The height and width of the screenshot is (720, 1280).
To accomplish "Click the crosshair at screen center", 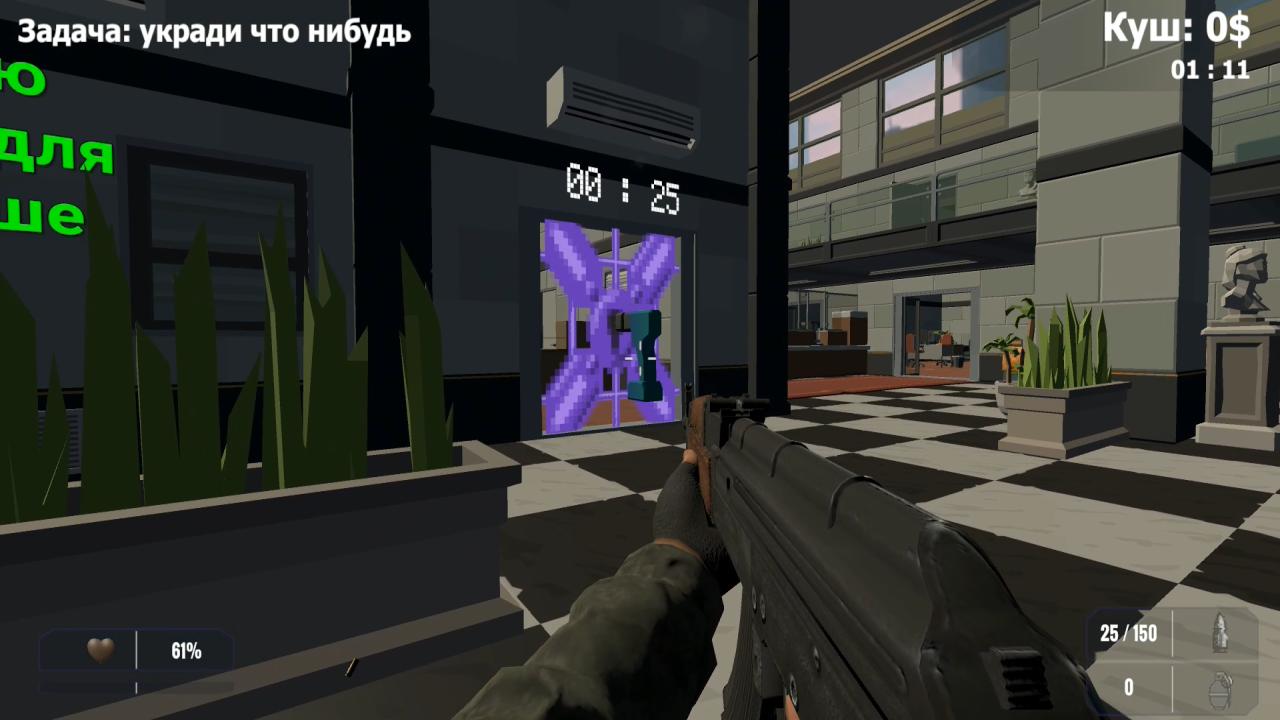I will pos(640,360).
